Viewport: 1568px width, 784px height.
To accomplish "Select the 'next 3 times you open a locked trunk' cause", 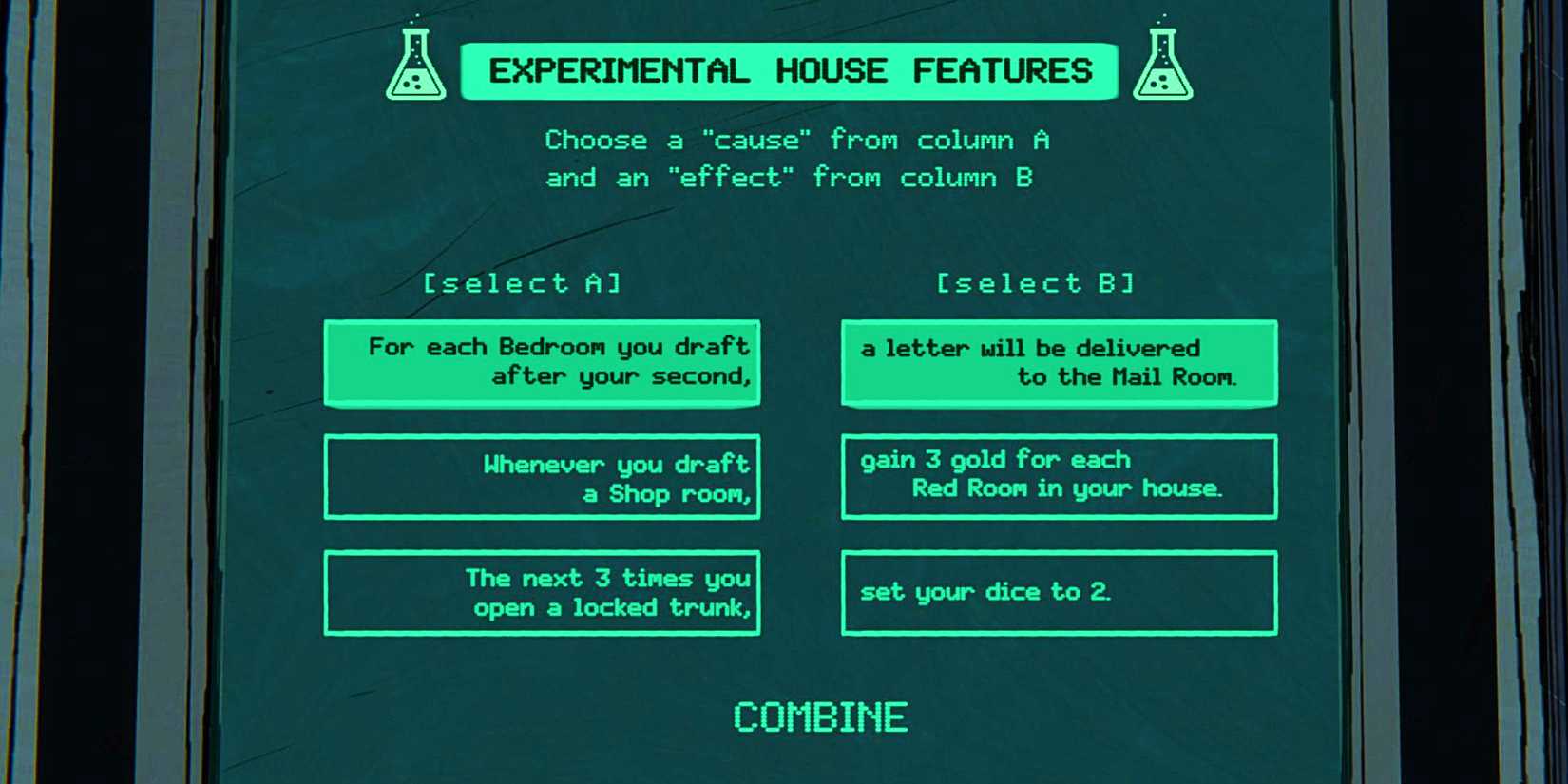I will [x=542, y=592].
